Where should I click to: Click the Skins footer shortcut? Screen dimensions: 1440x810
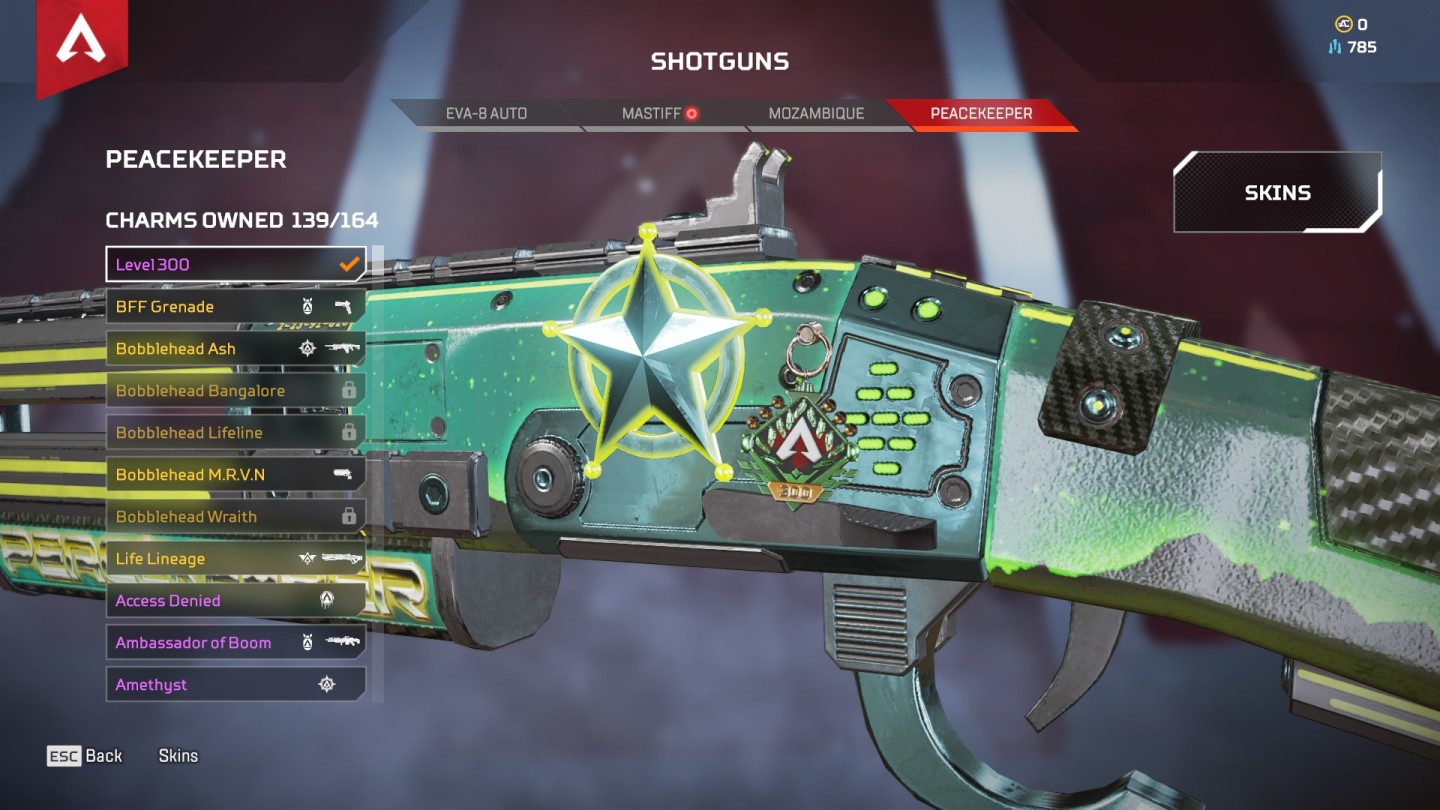click(x=178, y=756)
